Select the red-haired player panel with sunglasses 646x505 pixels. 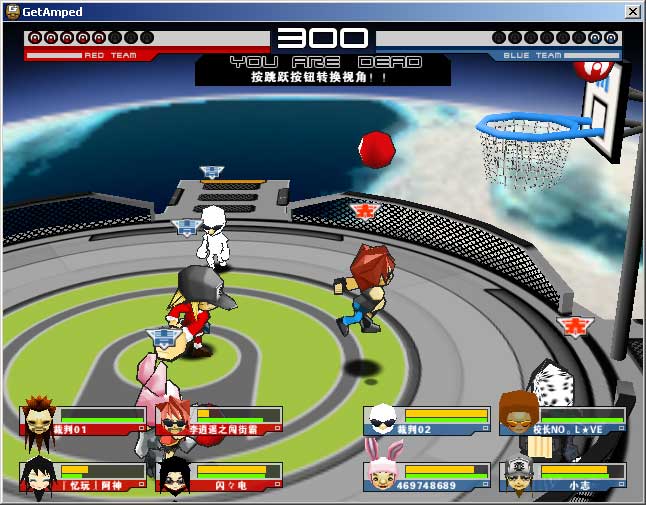point(219,420)
